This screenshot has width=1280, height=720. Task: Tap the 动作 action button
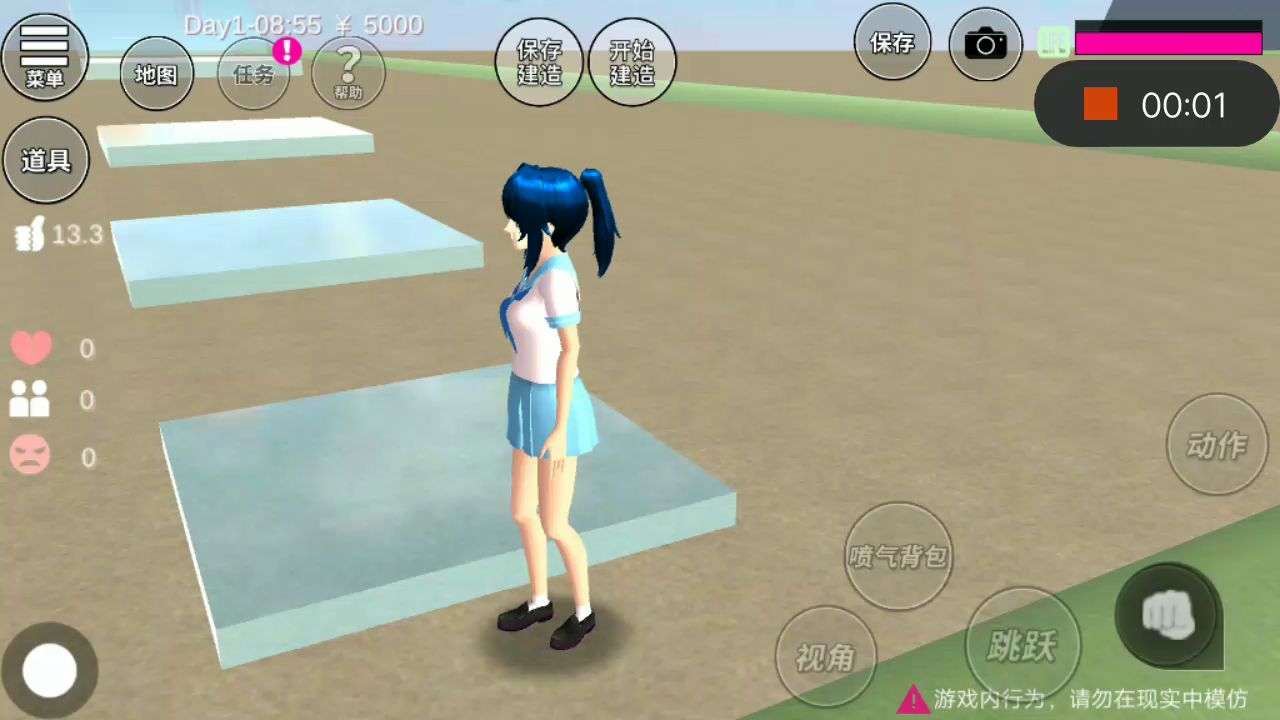pos(1217,445)
